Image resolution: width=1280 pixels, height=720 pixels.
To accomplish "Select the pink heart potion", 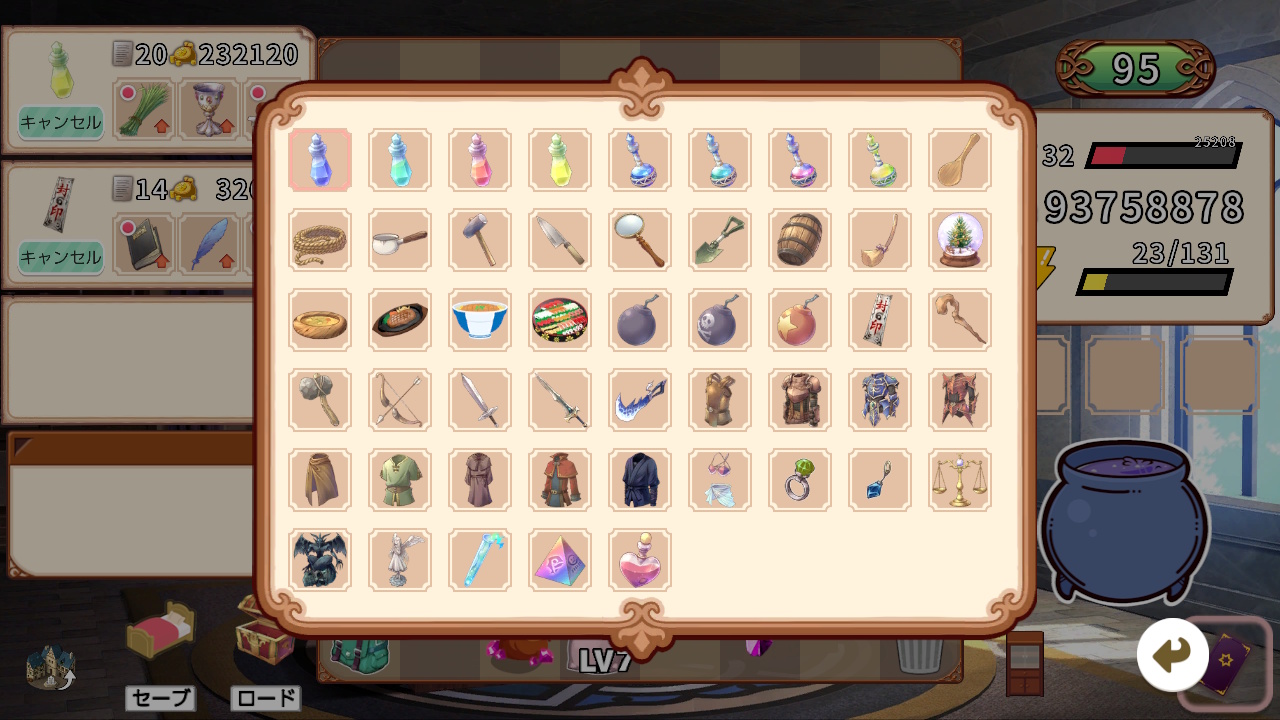I will [x=640, y=560].
